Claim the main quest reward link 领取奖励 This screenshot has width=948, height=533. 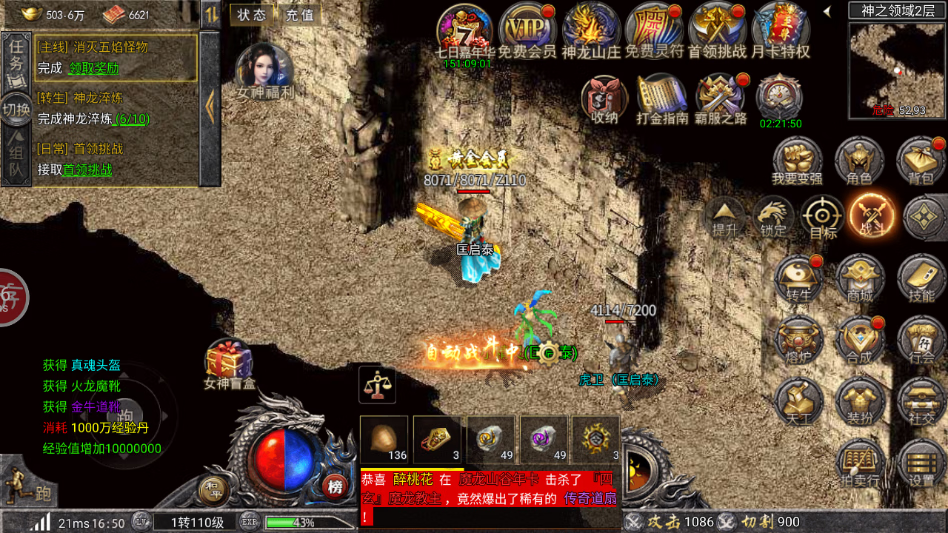(93, 68)
